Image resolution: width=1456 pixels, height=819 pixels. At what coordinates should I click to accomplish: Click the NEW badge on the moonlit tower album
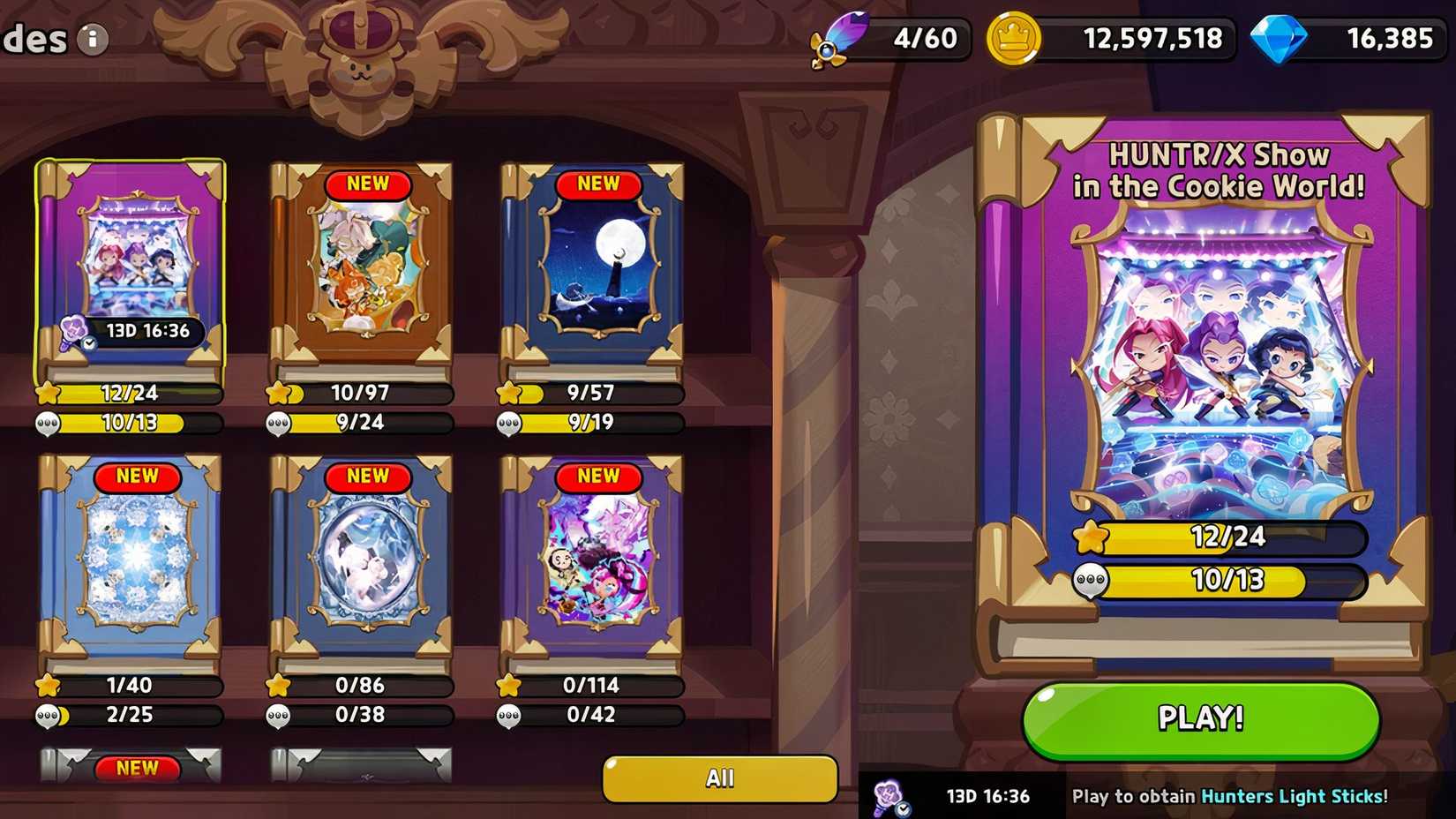(598, 184)
